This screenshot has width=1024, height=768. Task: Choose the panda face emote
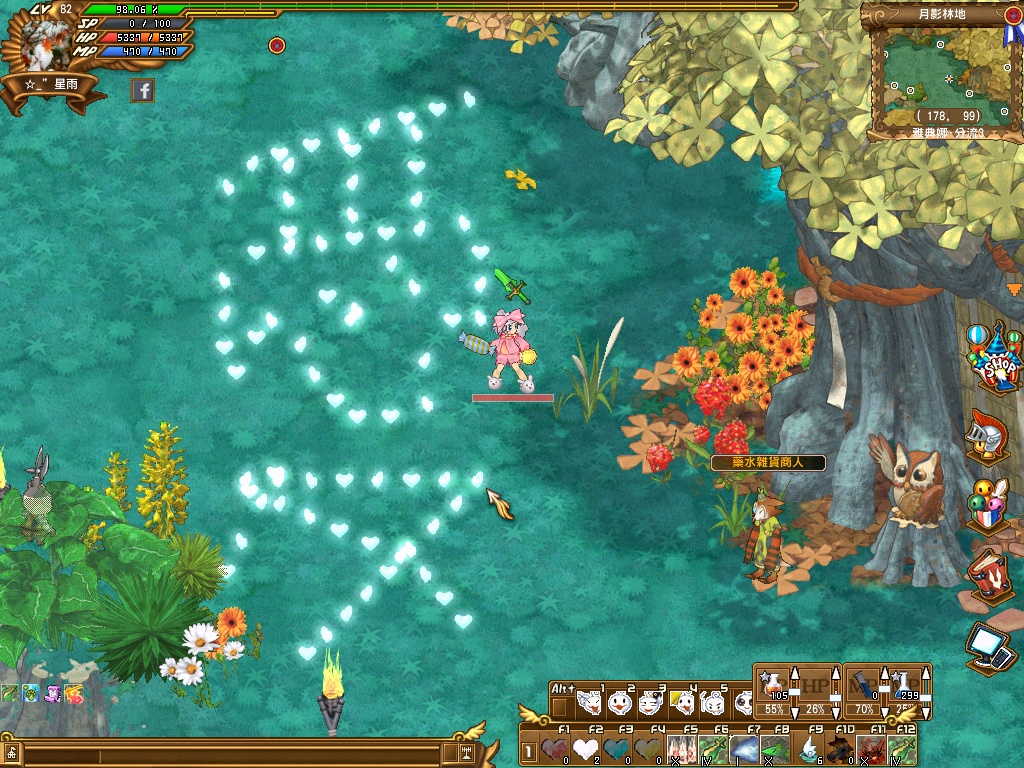click(x=746, y=703)
